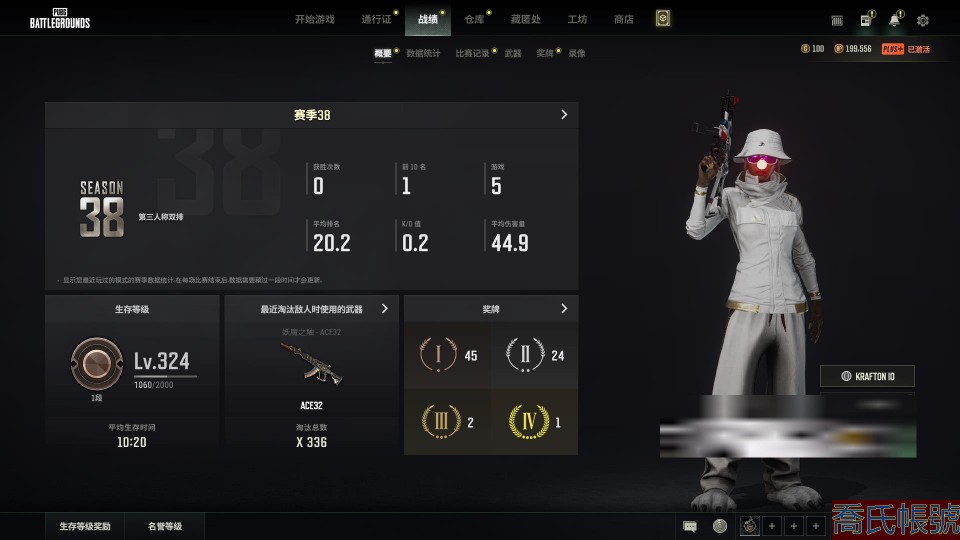This screenshot has height=540, width=960.
Task: Go to the 通行证 (Pass) menu
Action: (x=376, y=19)
